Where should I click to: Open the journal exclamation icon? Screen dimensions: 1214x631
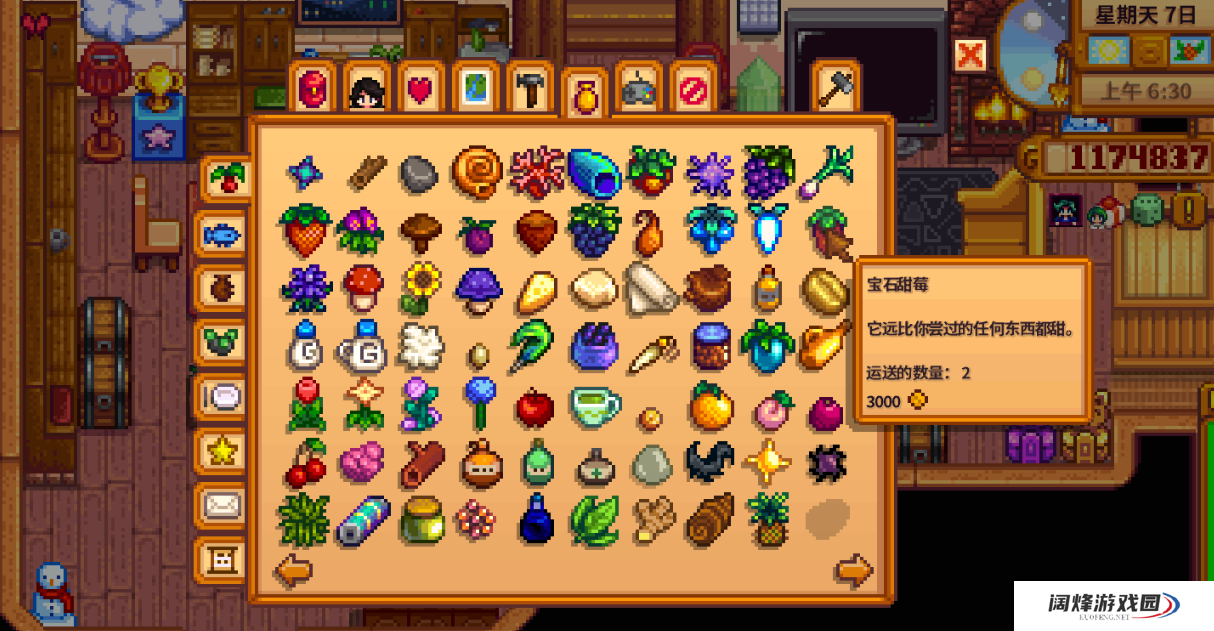click(x=1188, y=210)
